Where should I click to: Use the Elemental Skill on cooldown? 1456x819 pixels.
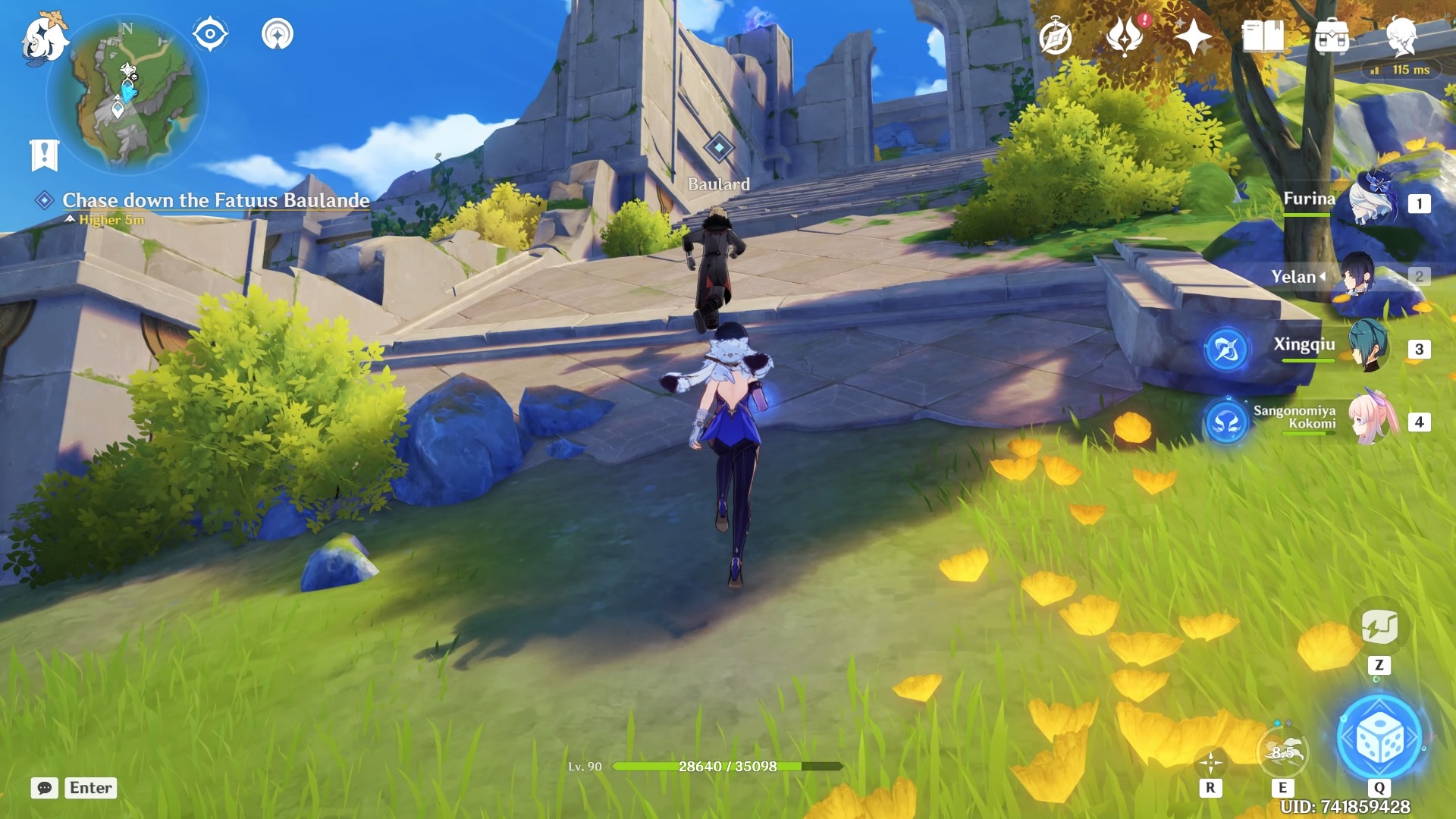1283,752
